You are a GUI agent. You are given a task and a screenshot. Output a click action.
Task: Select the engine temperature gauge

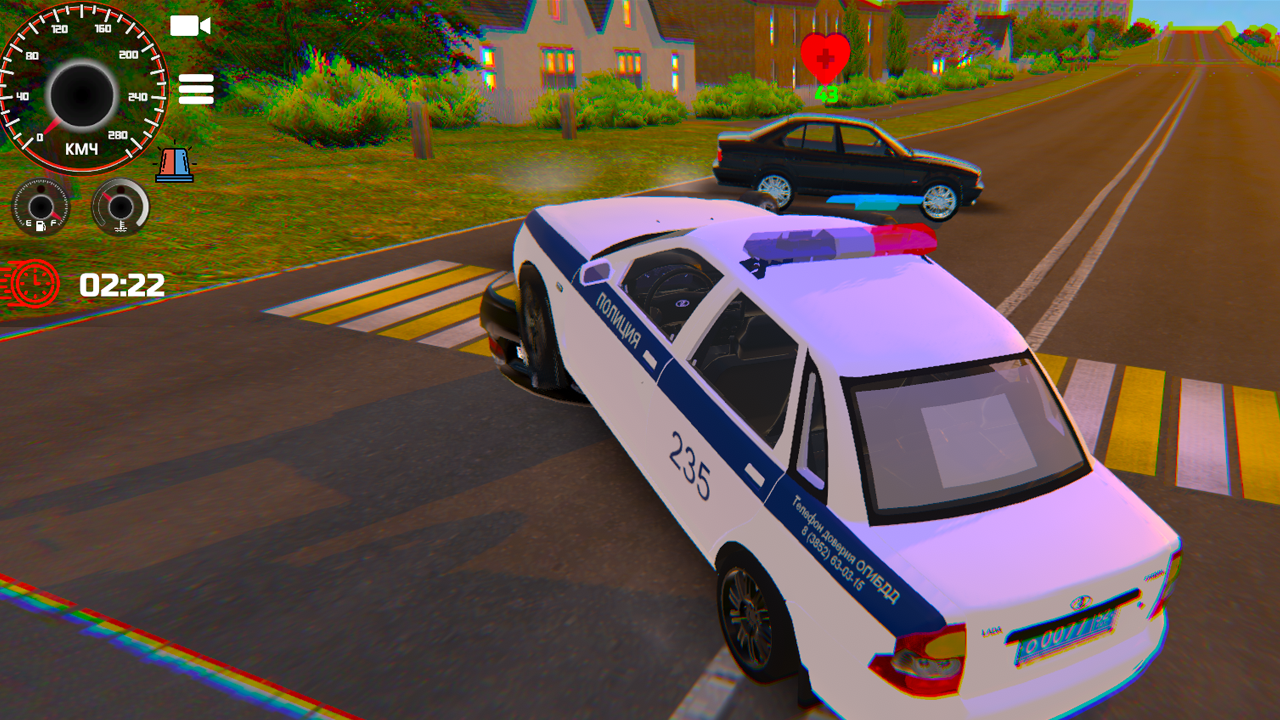pyautogui.click(x=118, y=209)
